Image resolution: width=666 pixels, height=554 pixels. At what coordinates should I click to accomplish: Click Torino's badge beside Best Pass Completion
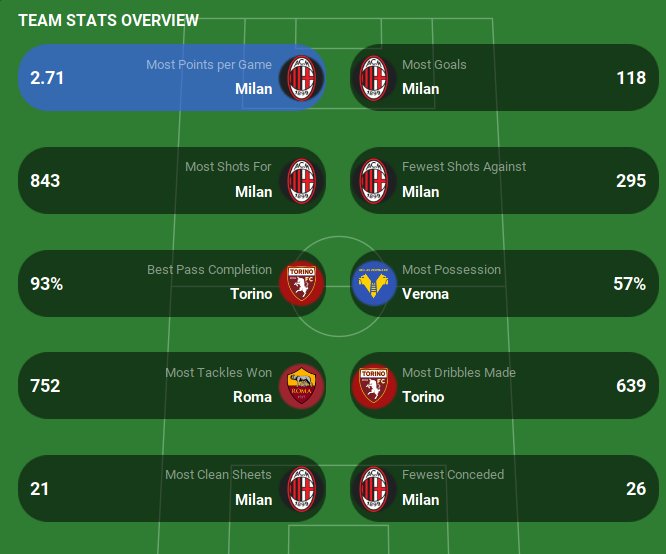pos(301,283)
